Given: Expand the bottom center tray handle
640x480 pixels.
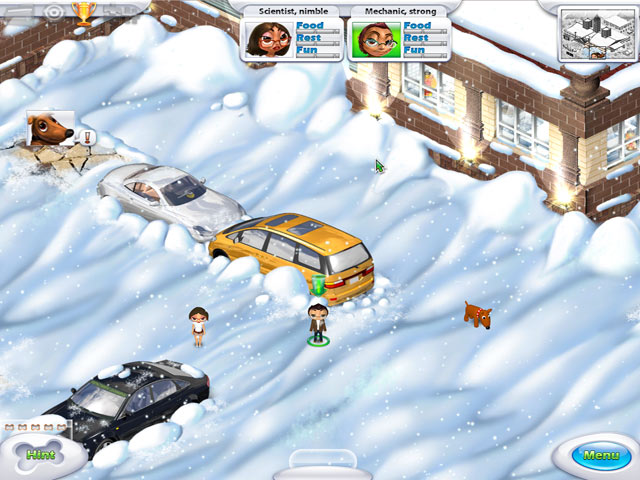Looking at the screenshot, I should click(320, 464).
